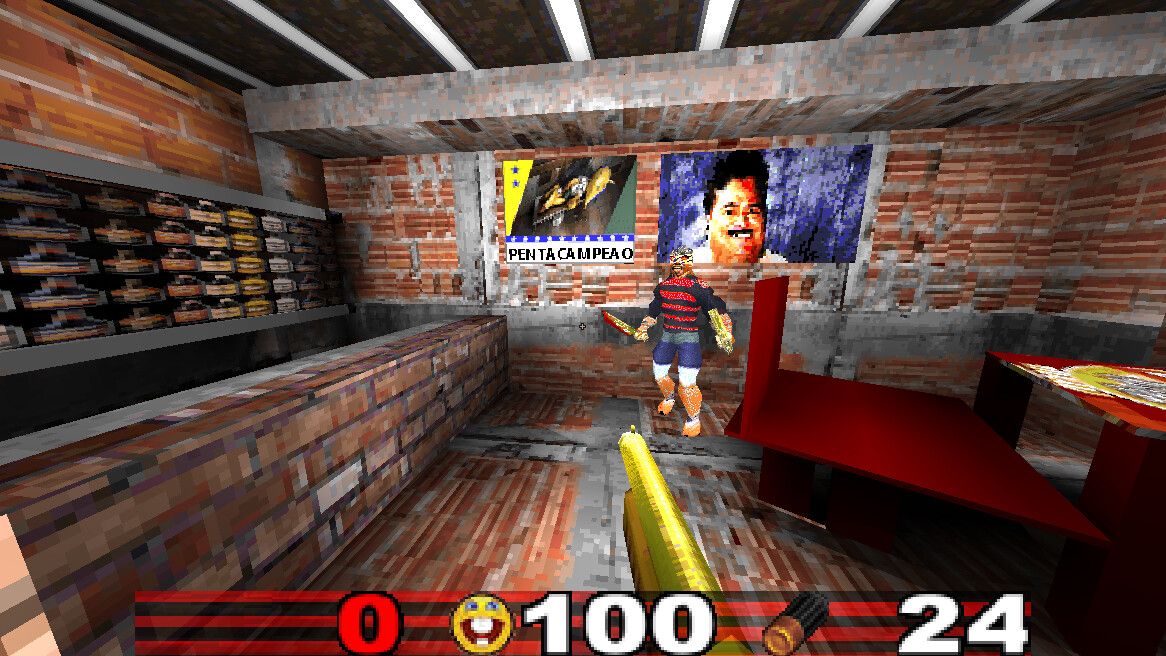Screen dimensions: 1166x656
Task: Select the shotgun shell ammo icon
Action: click(795, 623)
